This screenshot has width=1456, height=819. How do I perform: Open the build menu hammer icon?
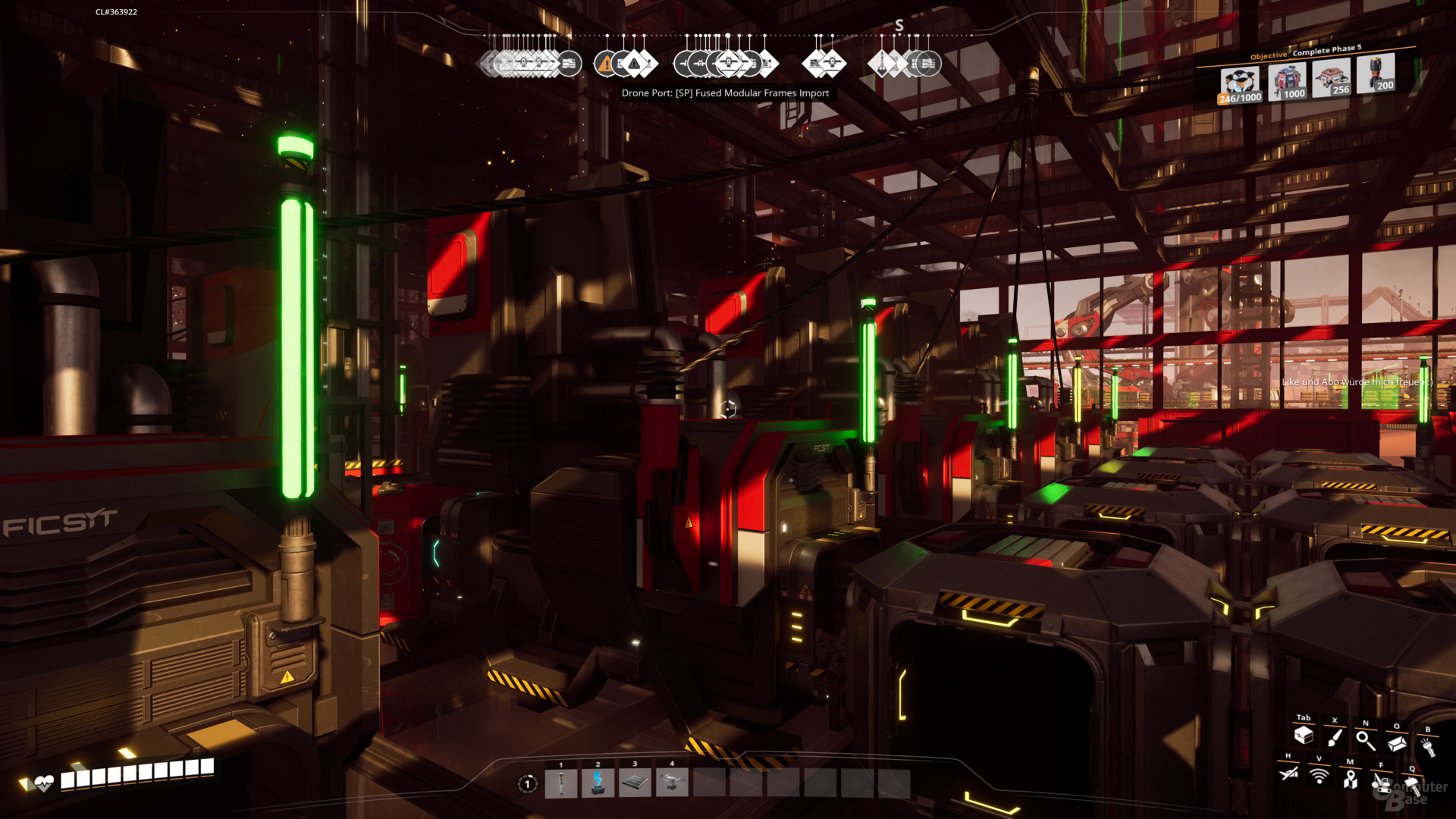click(1413, 785)
